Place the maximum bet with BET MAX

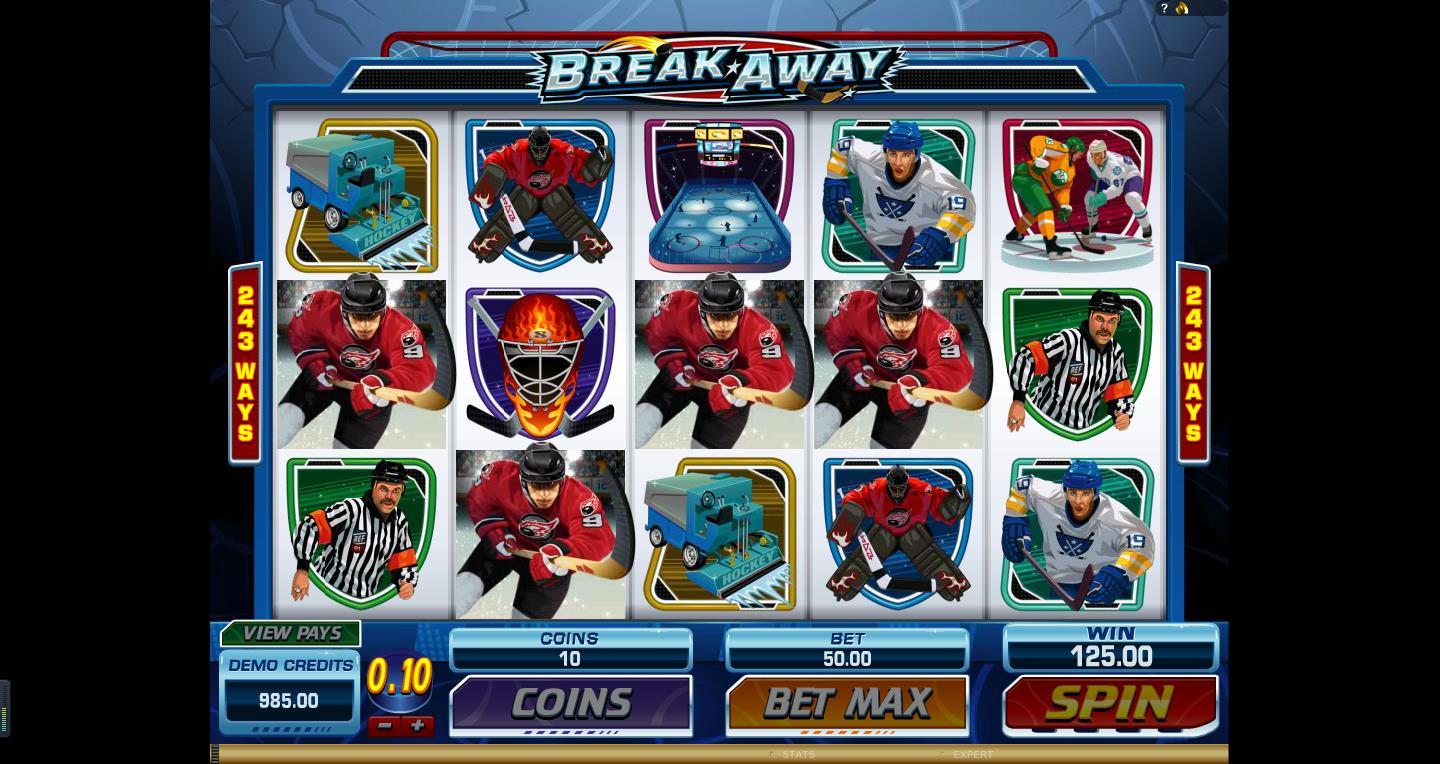click(x=847, y=703)
